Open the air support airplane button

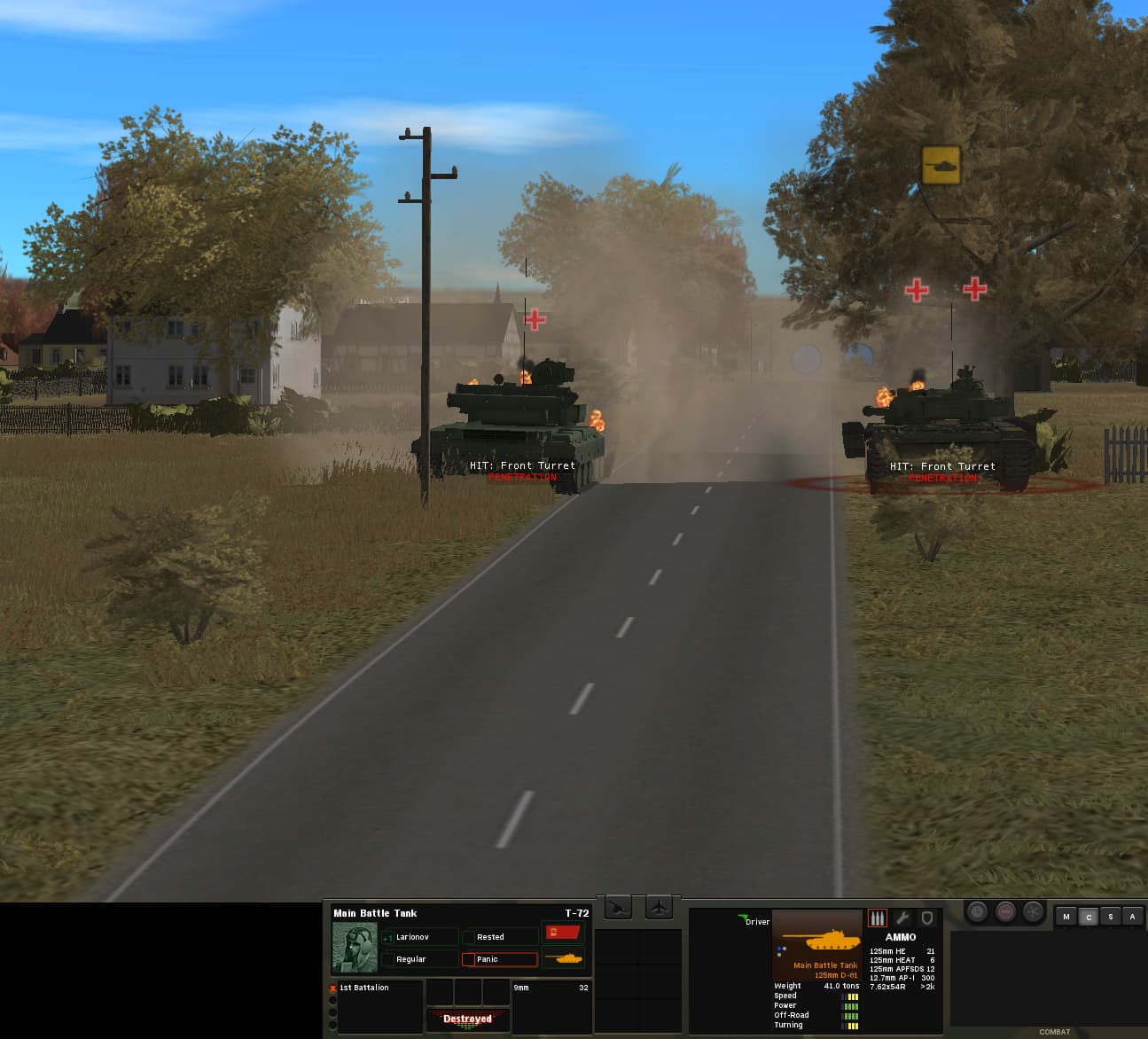tap(660, 908)
